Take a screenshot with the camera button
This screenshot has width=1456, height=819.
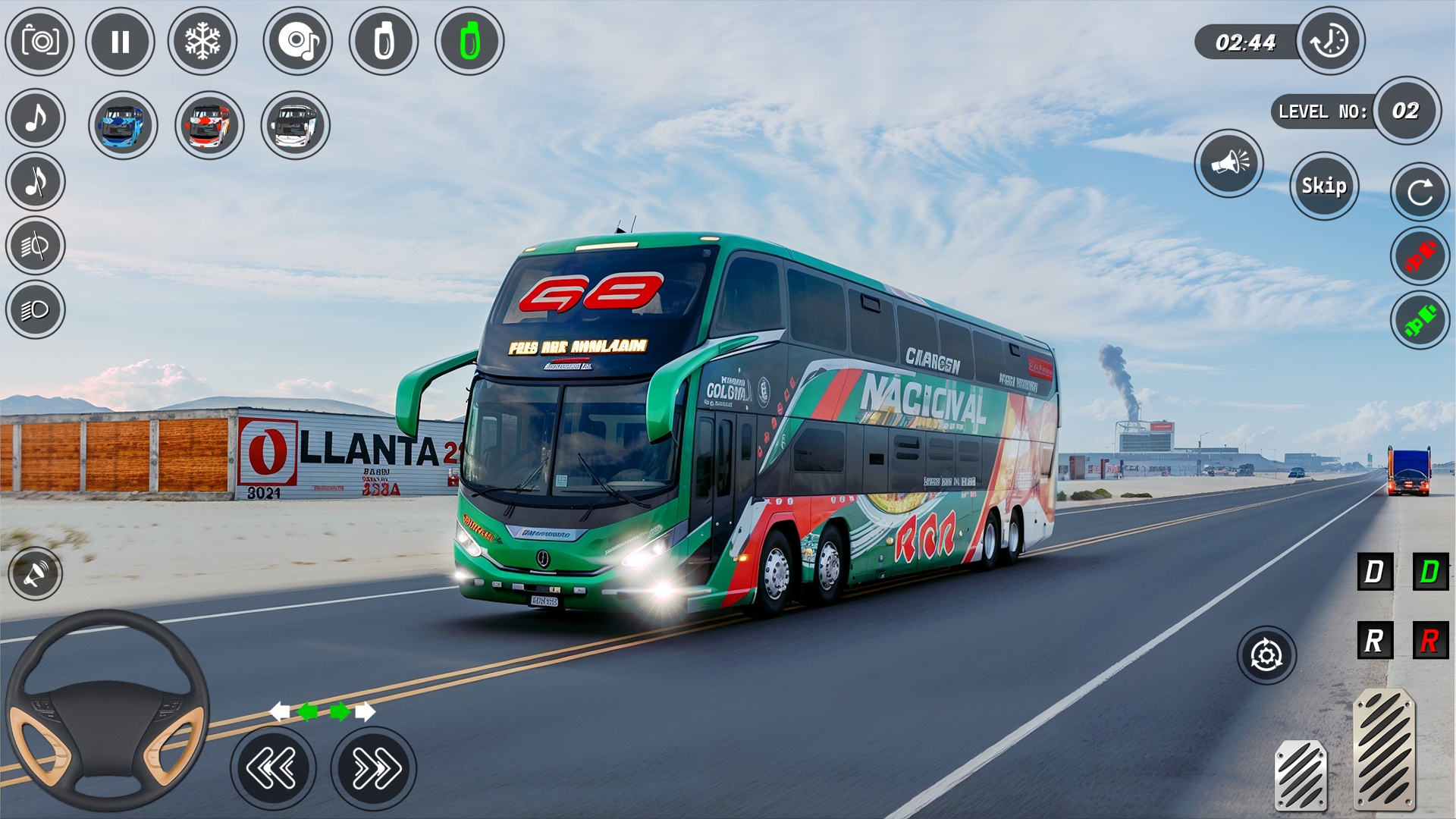[x=39, y=42]
